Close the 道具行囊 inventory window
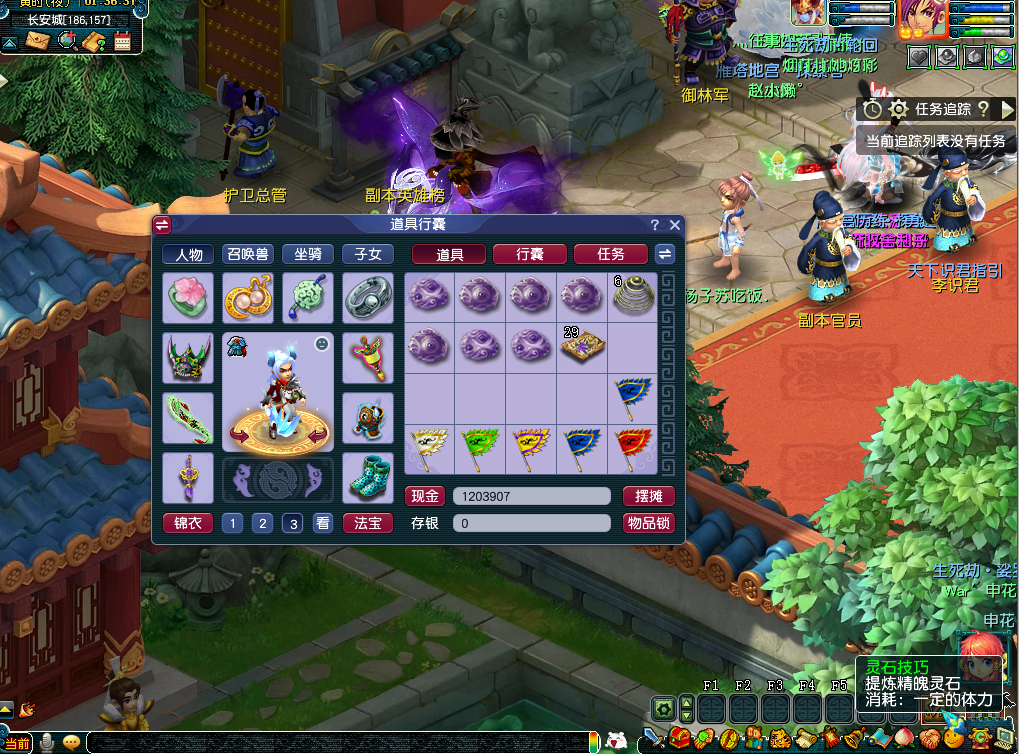The height and width of the screenshot is (754, 1019). coord(675,225)
